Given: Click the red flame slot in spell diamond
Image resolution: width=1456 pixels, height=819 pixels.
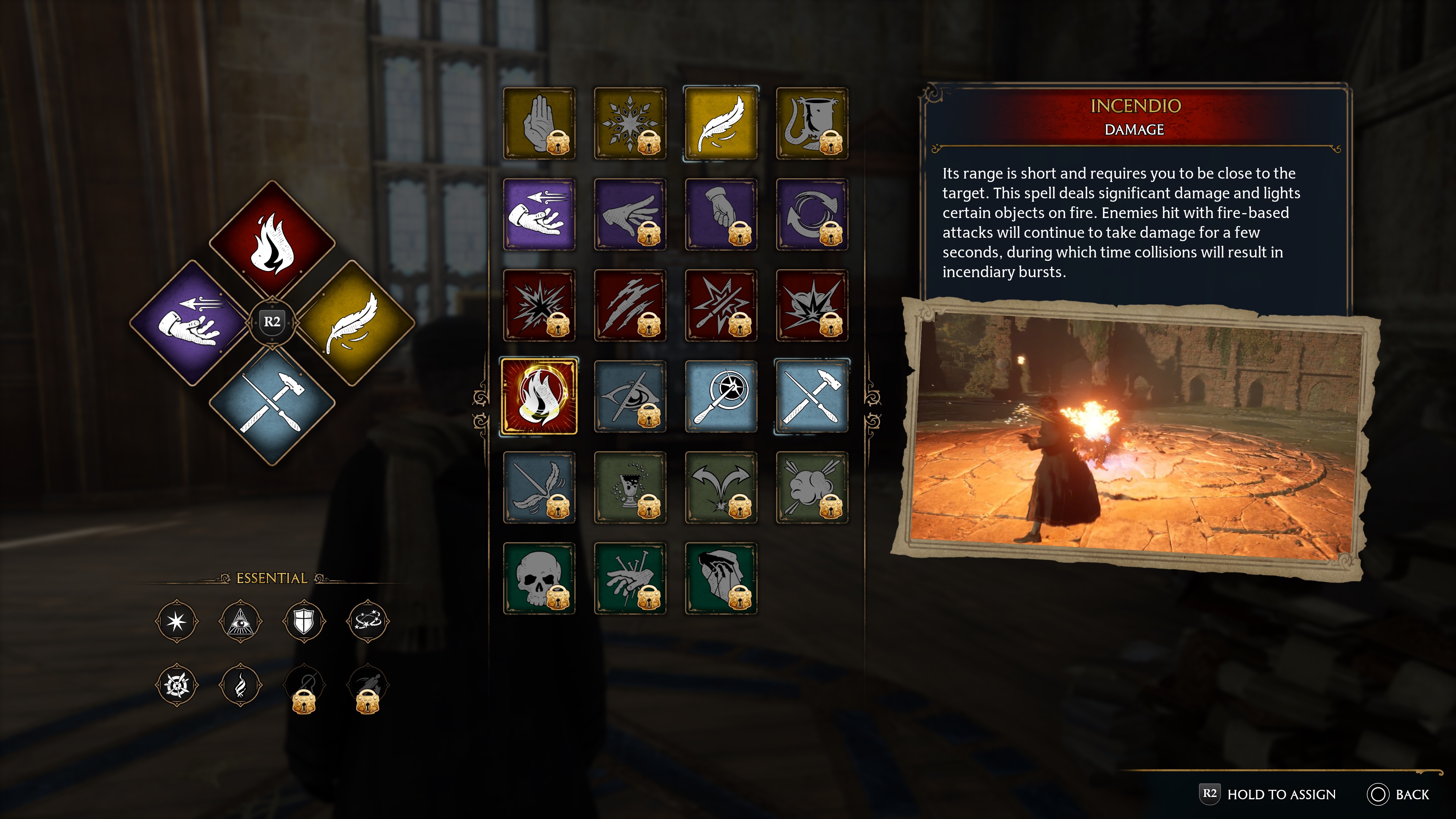Looking at the screenshot, I should click(x=272, y=242).
